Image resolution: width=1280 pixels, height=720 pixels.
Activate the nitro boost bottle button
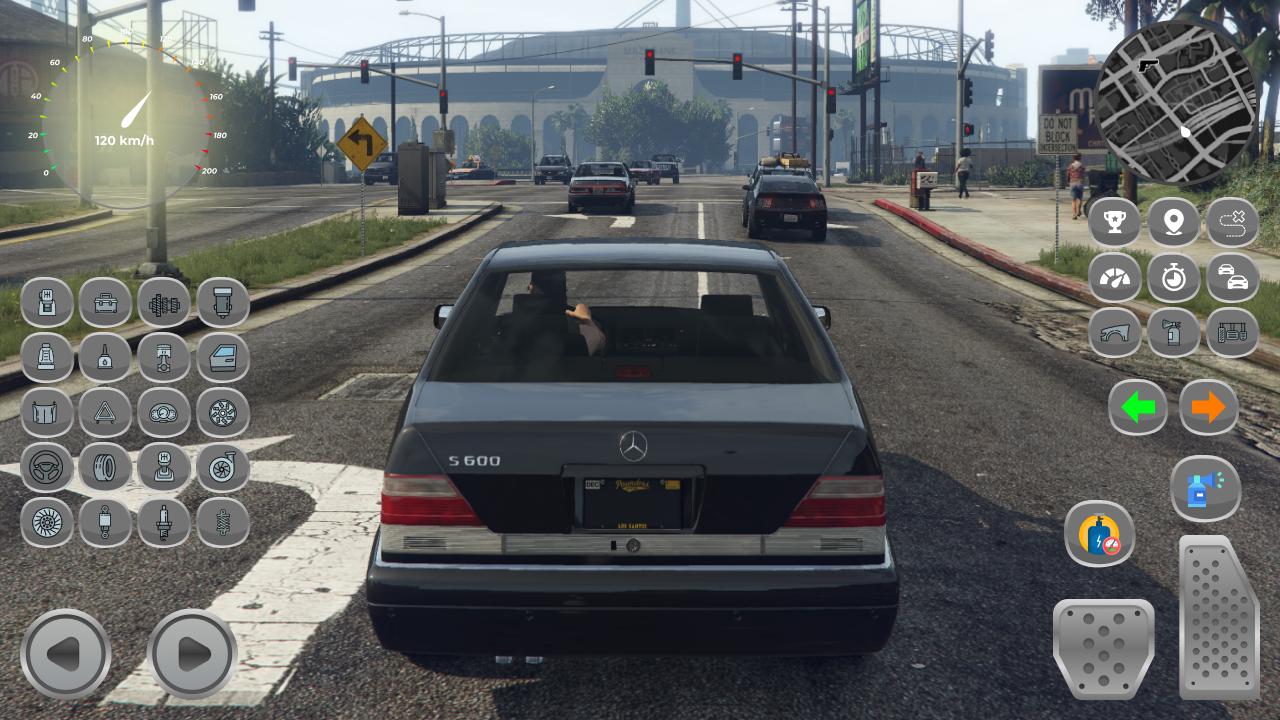pos(1099,533)
